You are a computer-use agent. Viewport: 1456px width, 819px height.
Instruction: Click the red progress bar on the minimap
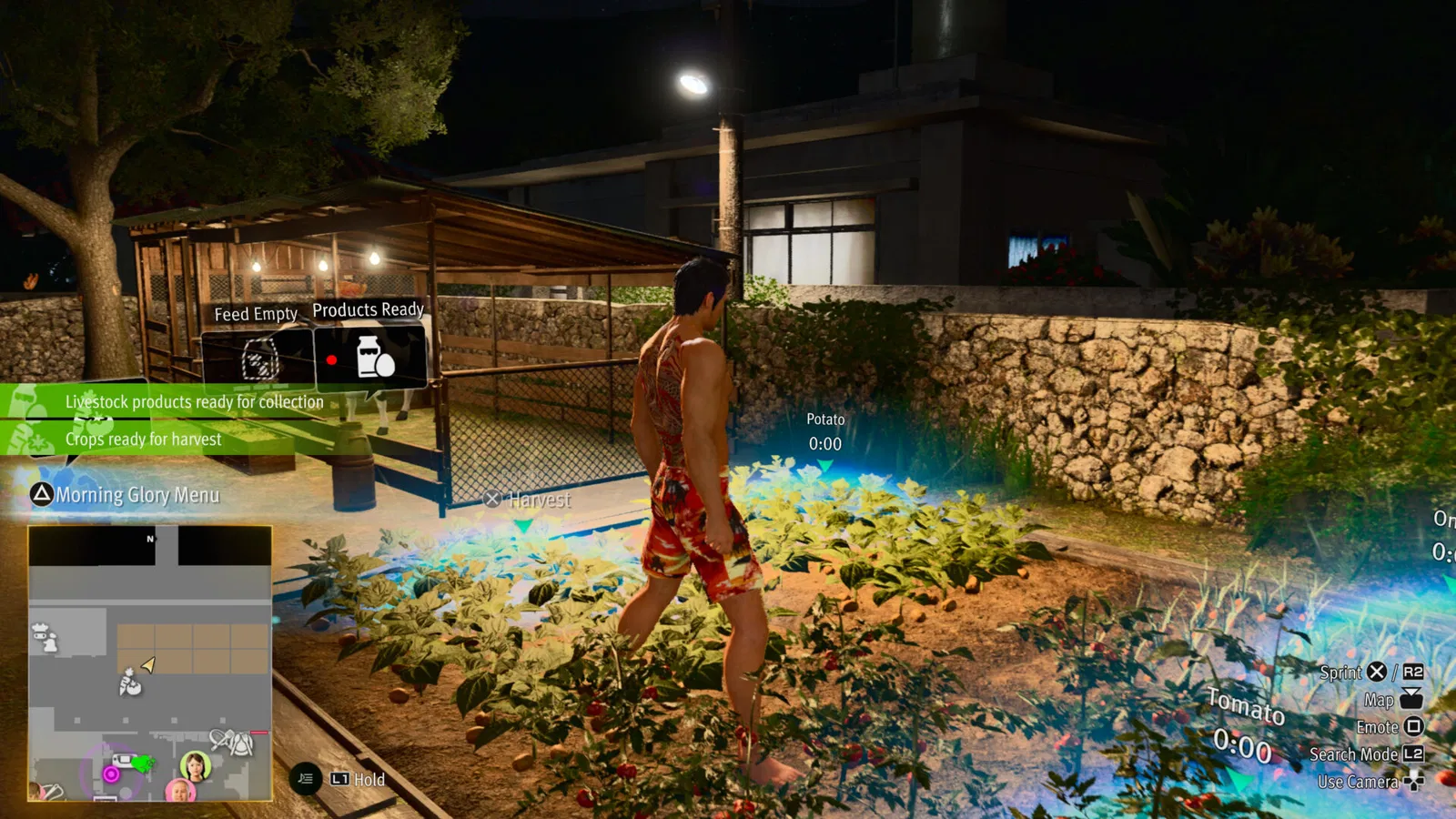click(259, 732)
